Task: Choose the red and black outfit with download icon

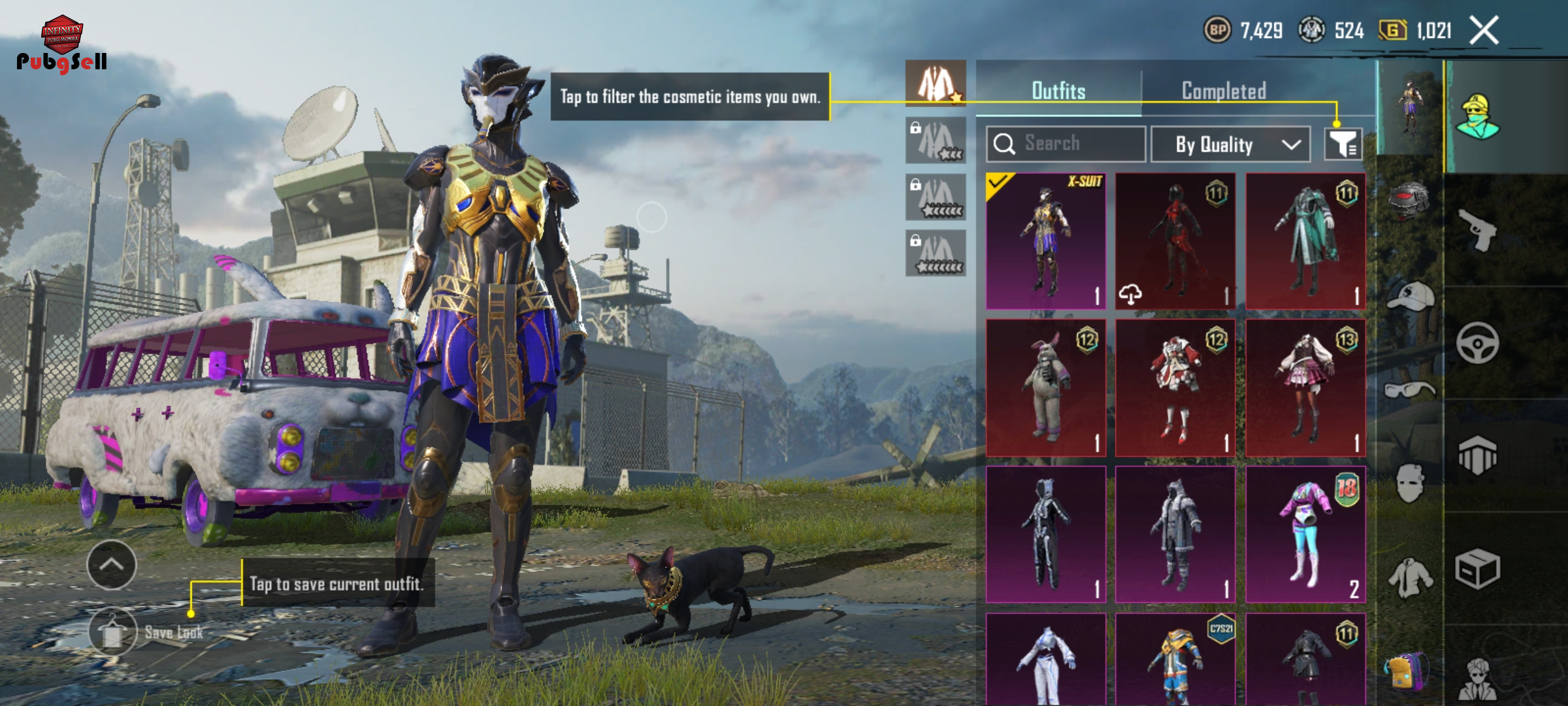Action: tap(1175, 241)
